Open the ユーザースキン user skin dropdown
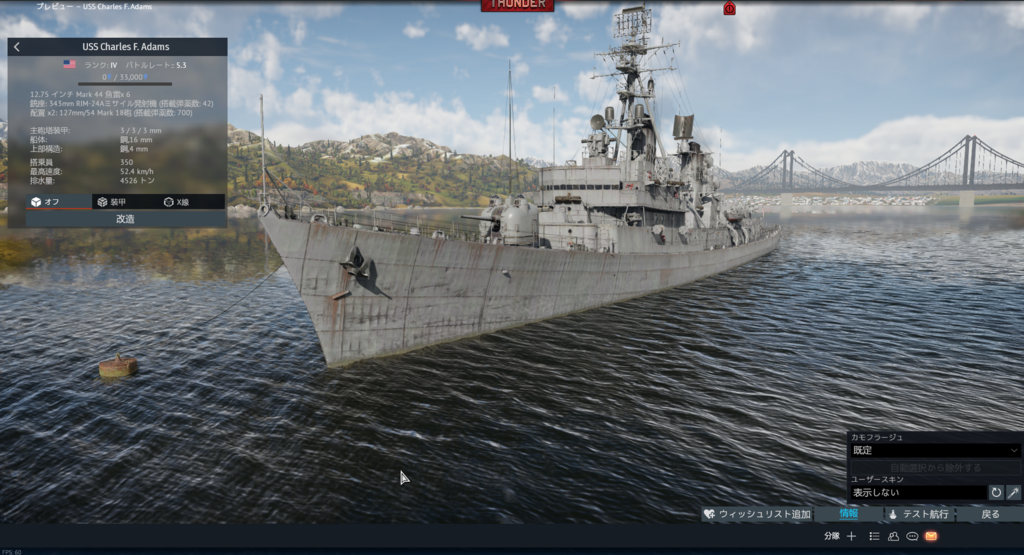This screenshot has width=1024, height=555. tap(916, 492)
